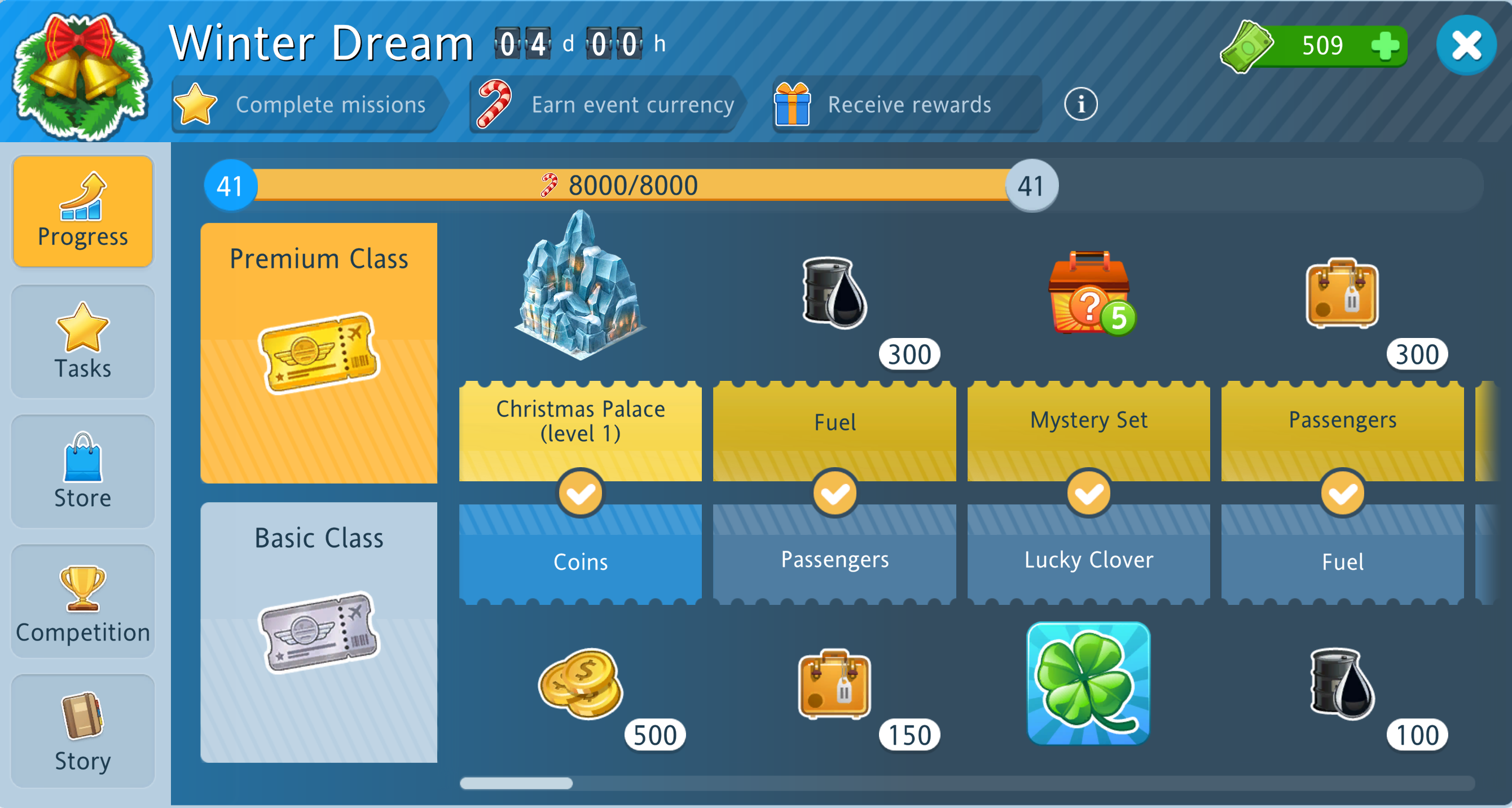Pick the premium 300 Passengers reward
The width and height of the screenshot is (1512, 808).
tap(1342, 293)
